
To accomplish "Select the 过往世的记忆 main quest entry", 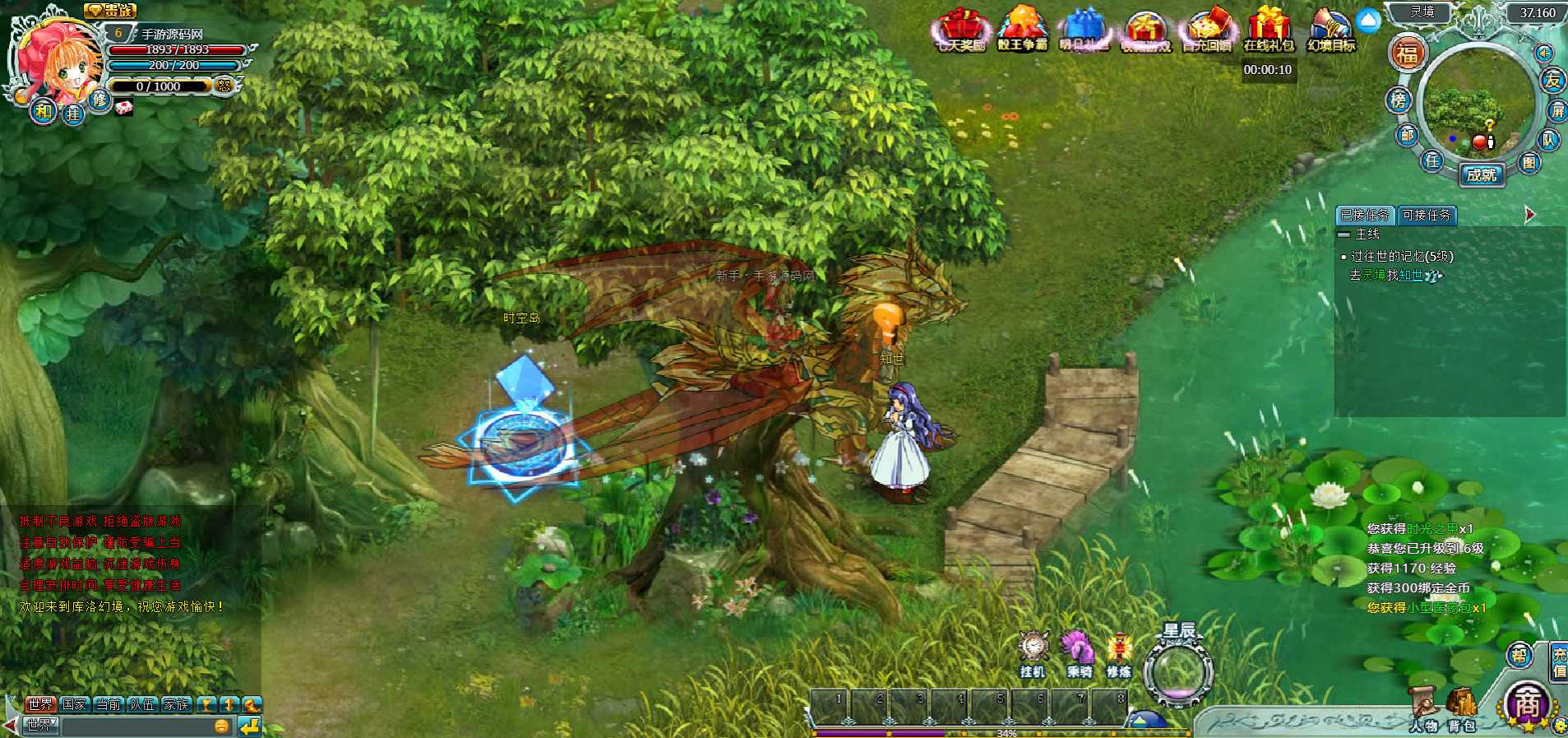I will click(x=1402, y=257).
